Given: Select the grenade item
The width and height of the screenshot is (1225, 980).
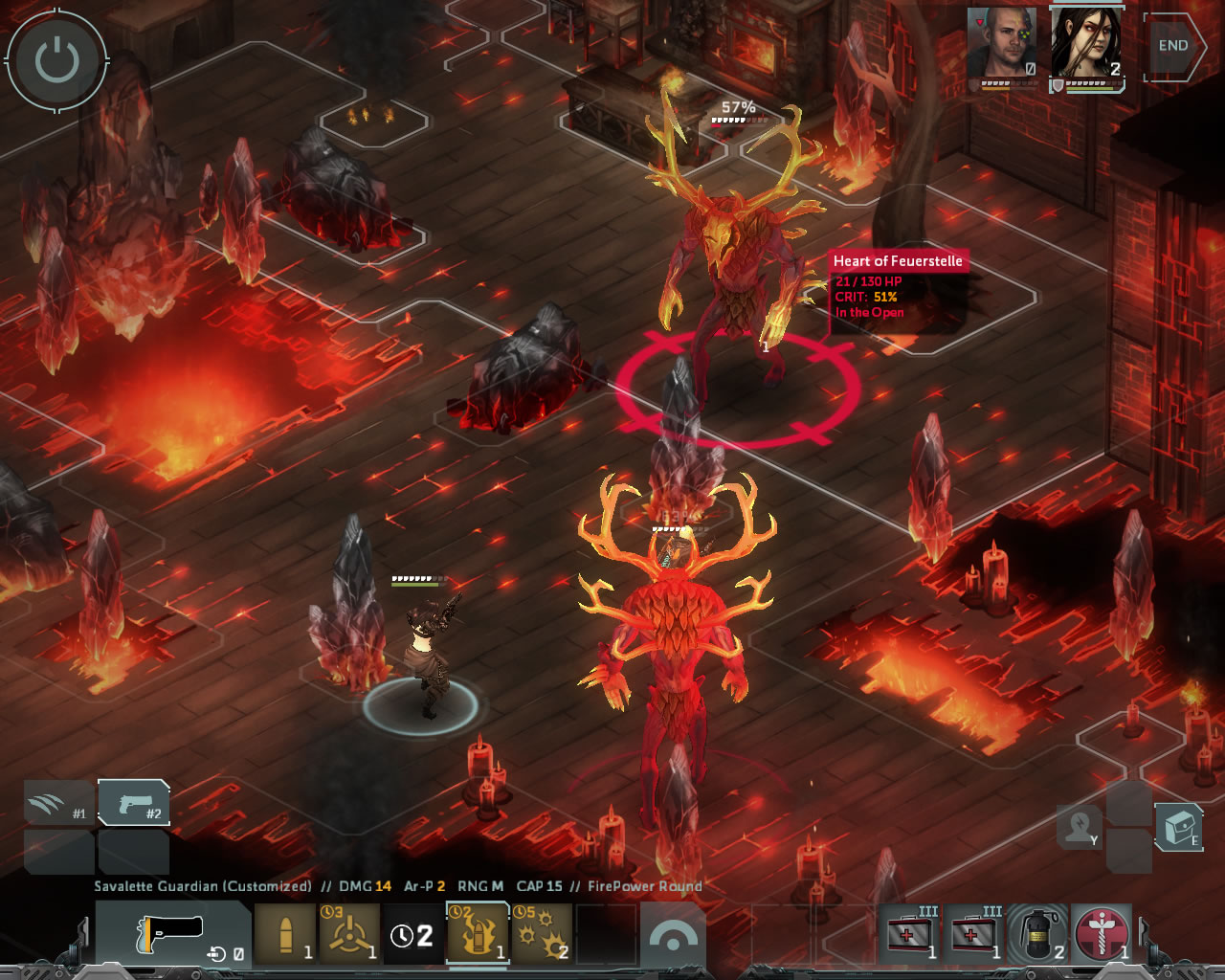Looking at the screenshot, I should pyautogui.click(x=1038, y=933).
